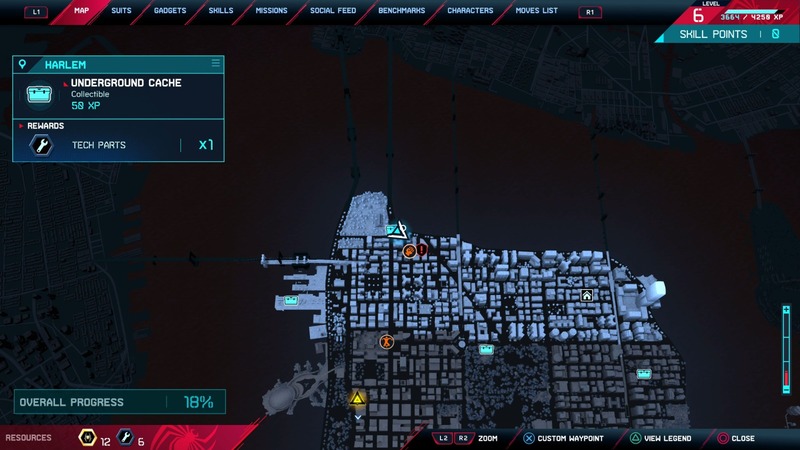Select the Underground Cache collectible panel

(x=118, y=96)
